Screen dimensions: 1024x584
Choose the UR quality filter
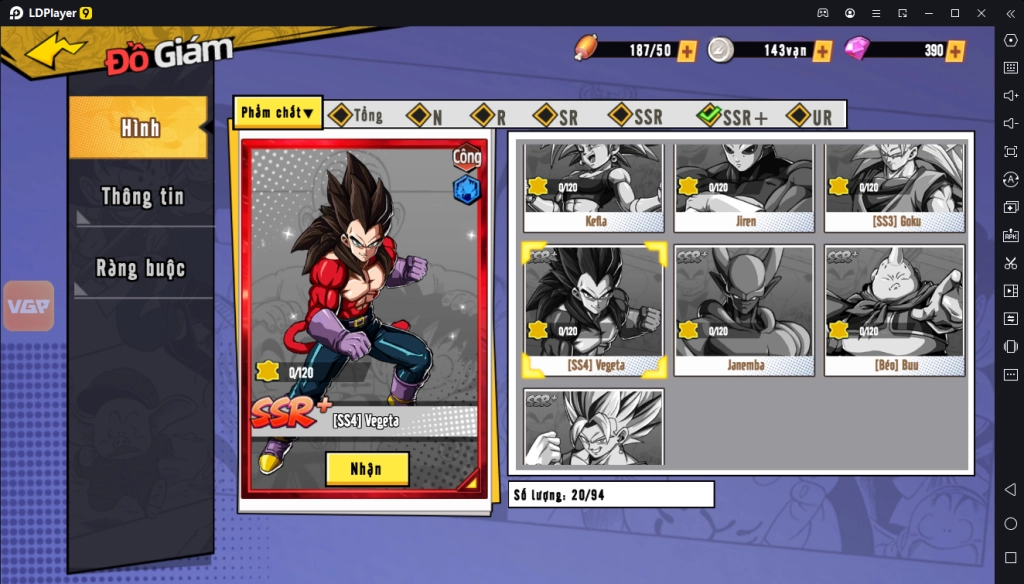coord(810,116)
